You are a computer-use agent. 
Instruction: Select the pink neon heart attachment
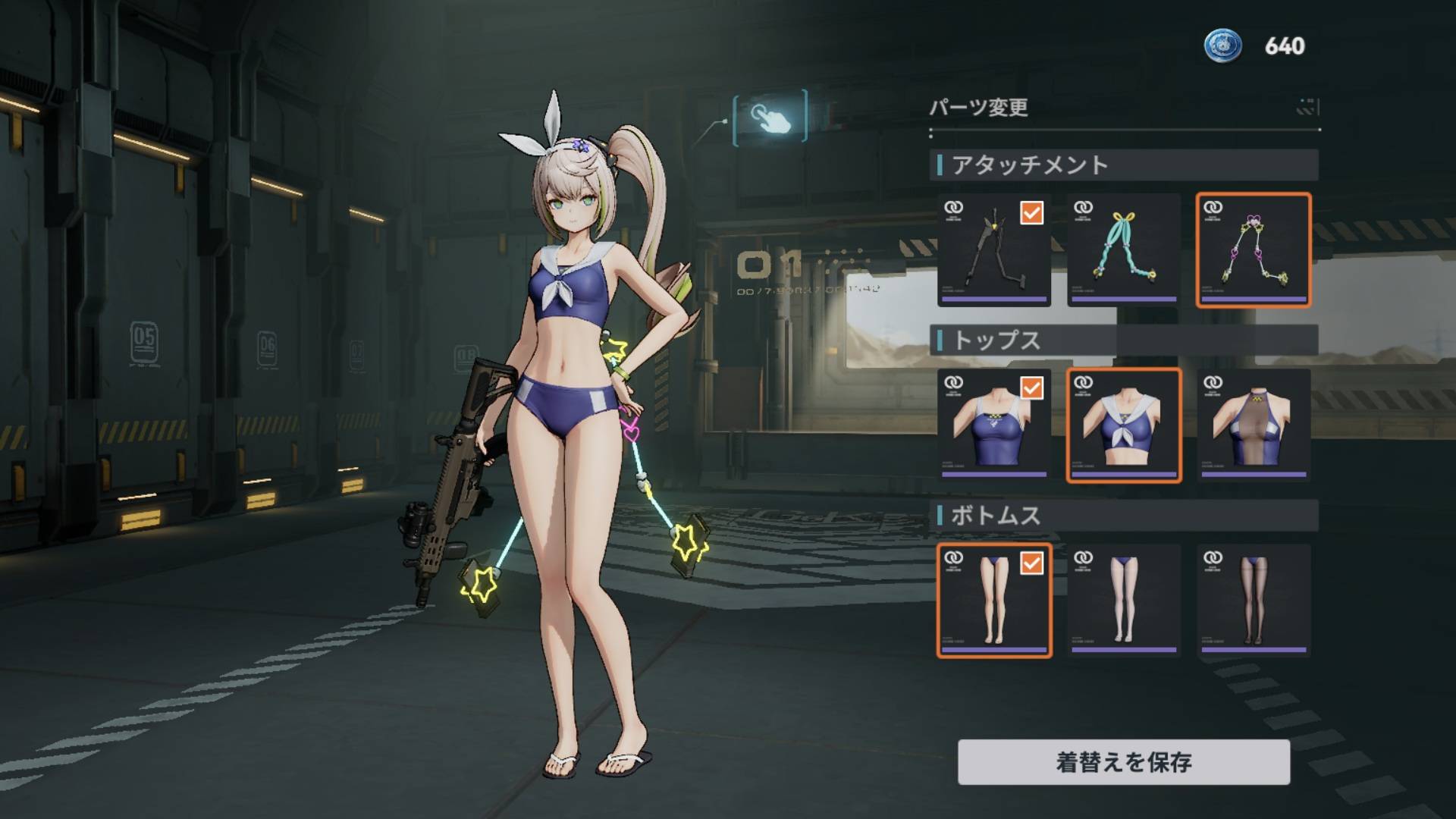pyautogui.click(x=1254, y=250)
